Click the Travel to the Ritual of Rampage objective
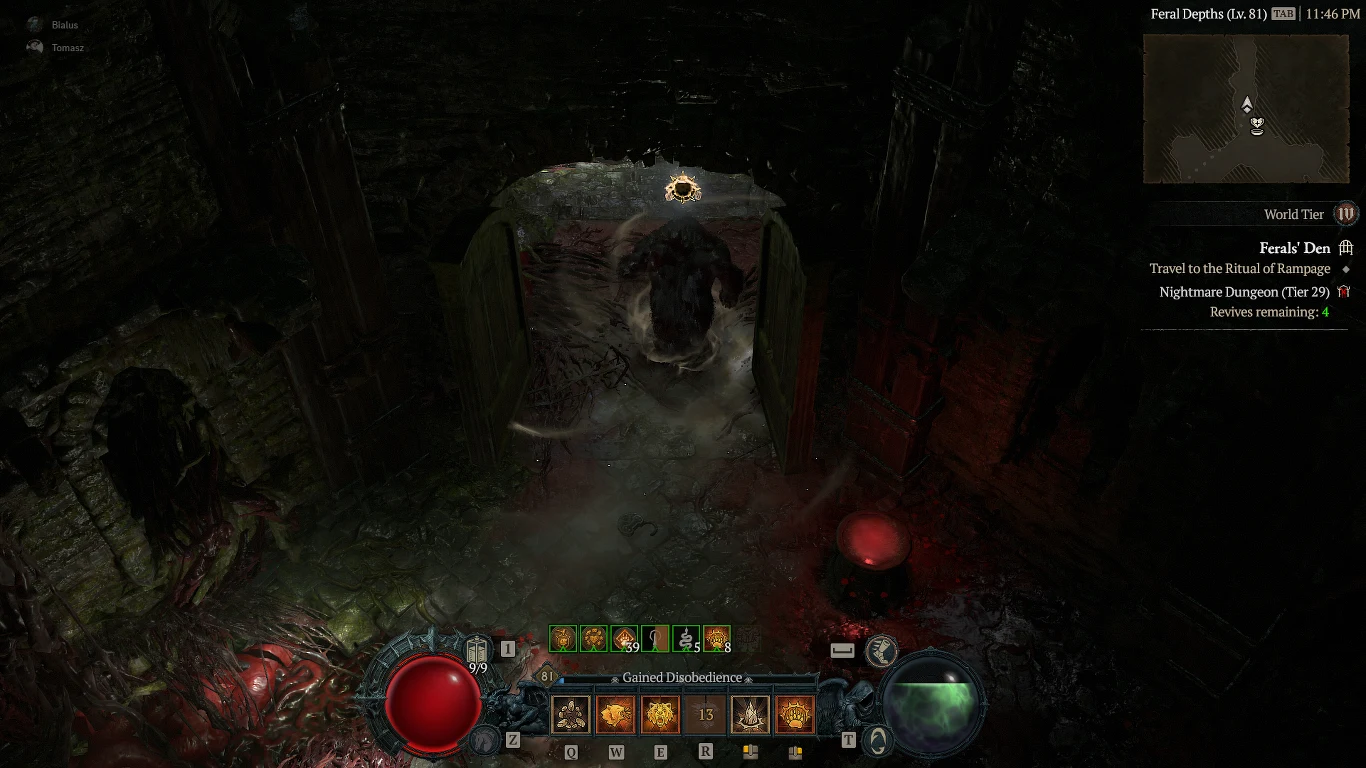This screenshot has height=768, width=1366. (x=1240, y=268)
